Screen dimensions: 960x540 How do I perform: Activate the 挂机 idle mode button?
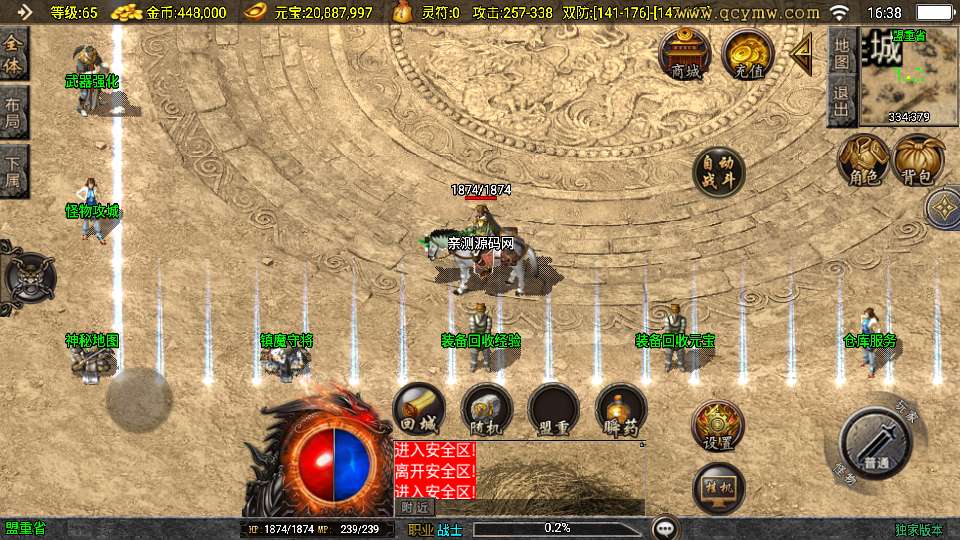pos(719,489)
